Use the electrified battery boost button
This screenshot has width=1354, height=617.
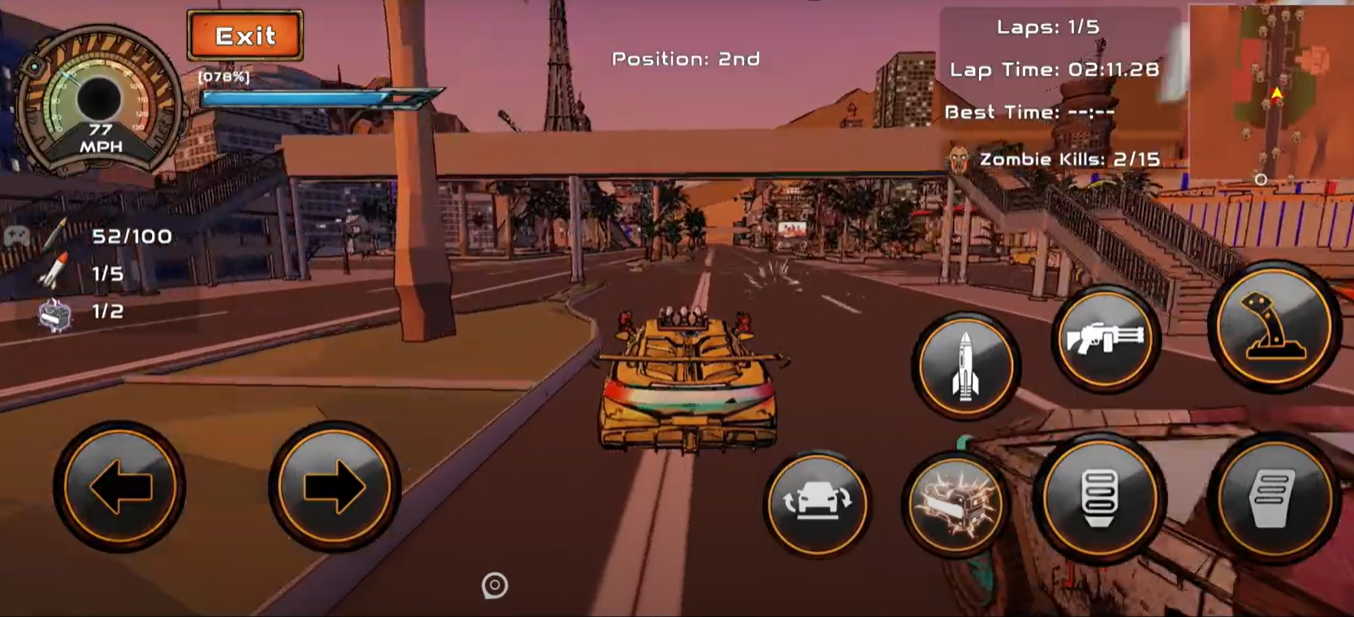(x=955, y=502)
